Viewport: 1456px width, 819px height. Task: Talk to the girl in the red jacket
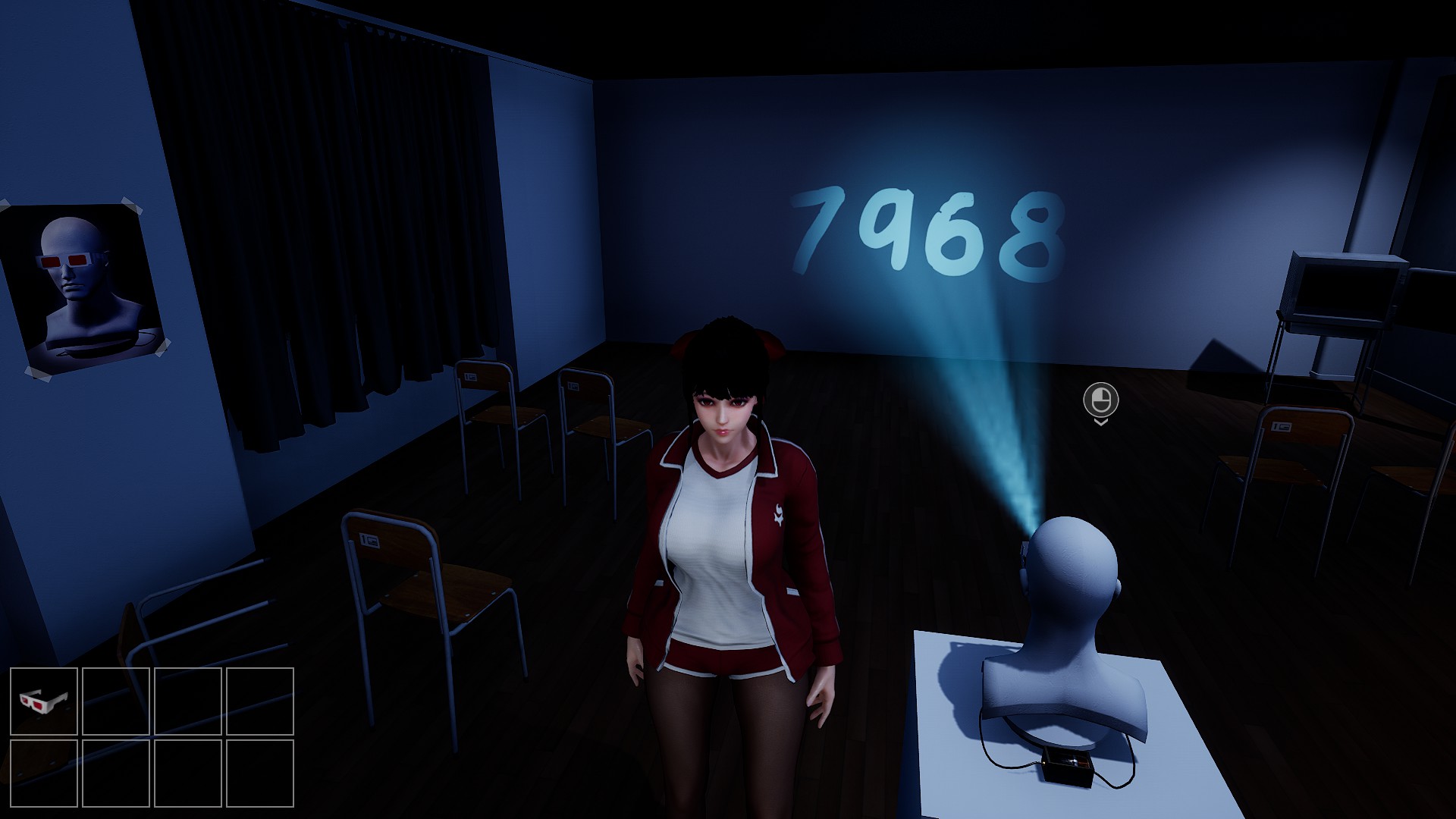(728, 425)
